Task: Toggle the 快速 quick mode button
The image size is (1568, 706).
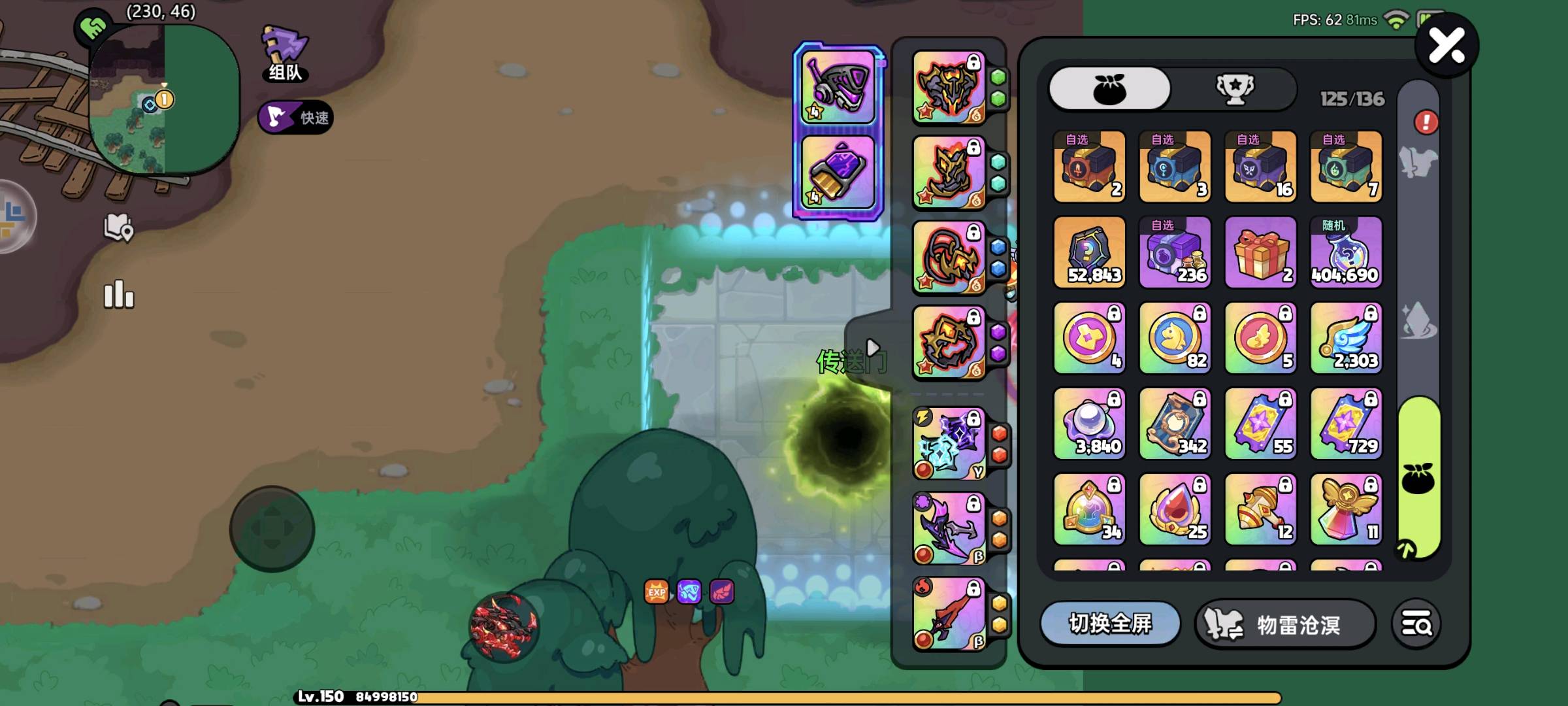Action: 296,118
